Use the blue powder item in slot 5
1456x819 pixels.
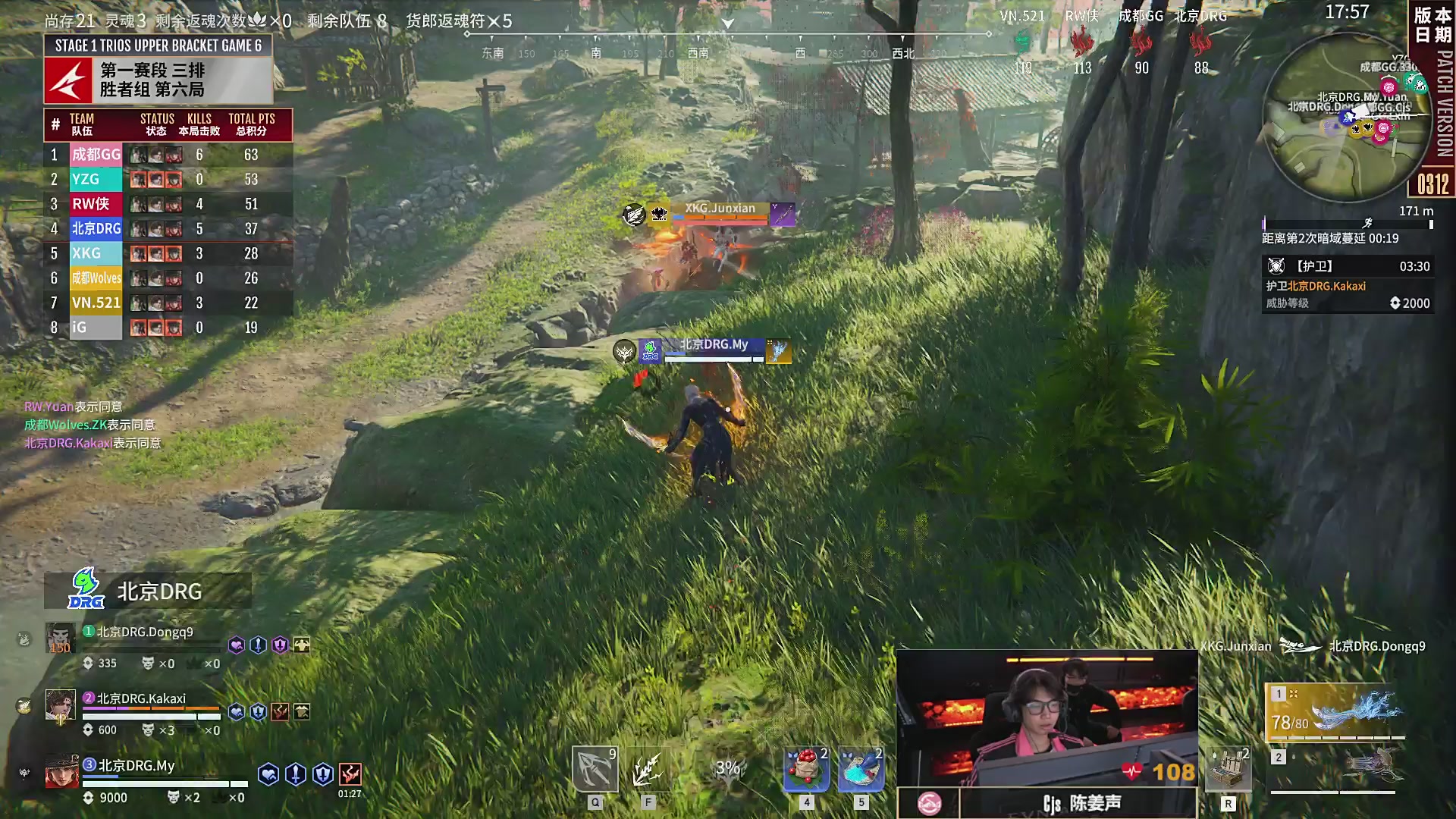click(x=861, y=770)
